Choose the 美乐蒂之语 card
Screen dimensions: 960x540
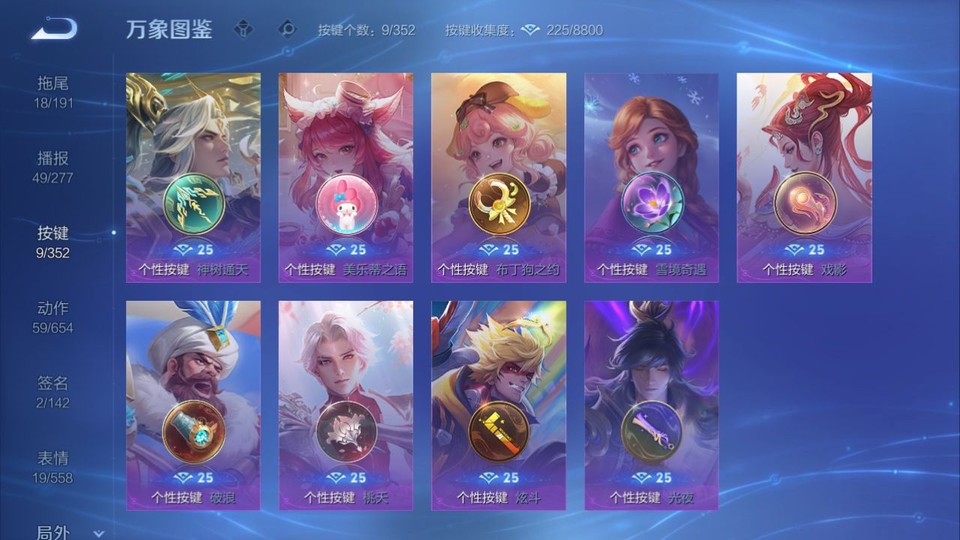click(x=346, y=177)
